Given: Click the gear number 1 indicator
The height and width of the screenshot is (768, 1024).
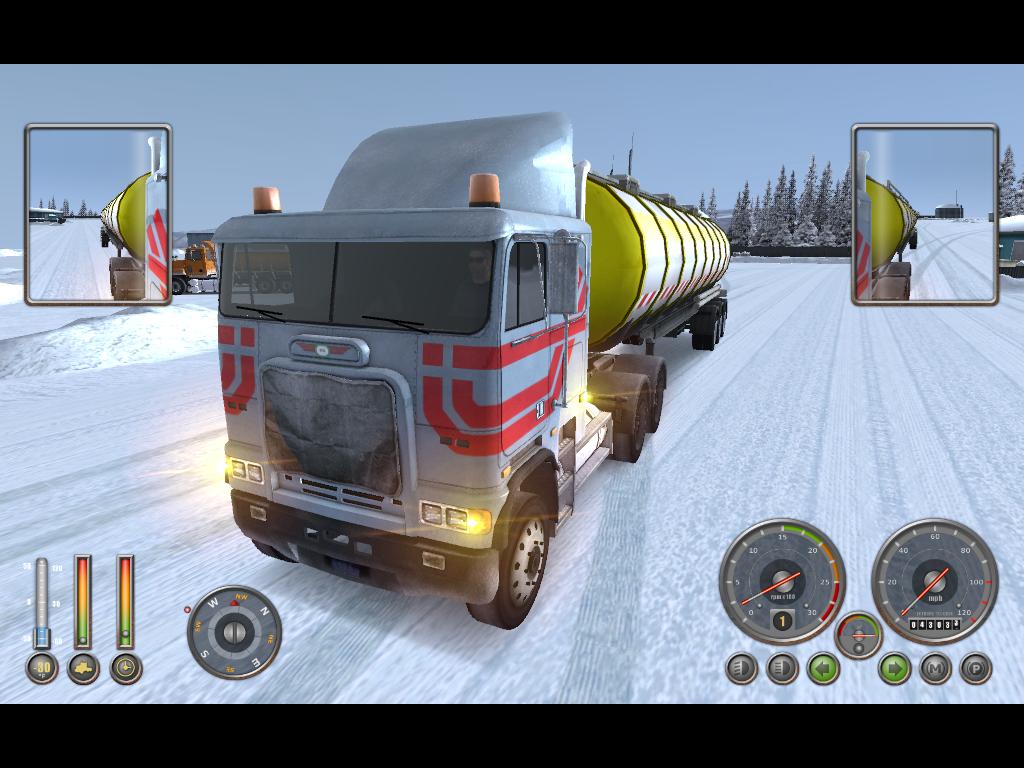Looking at the screenshot, I should point(781,621).
